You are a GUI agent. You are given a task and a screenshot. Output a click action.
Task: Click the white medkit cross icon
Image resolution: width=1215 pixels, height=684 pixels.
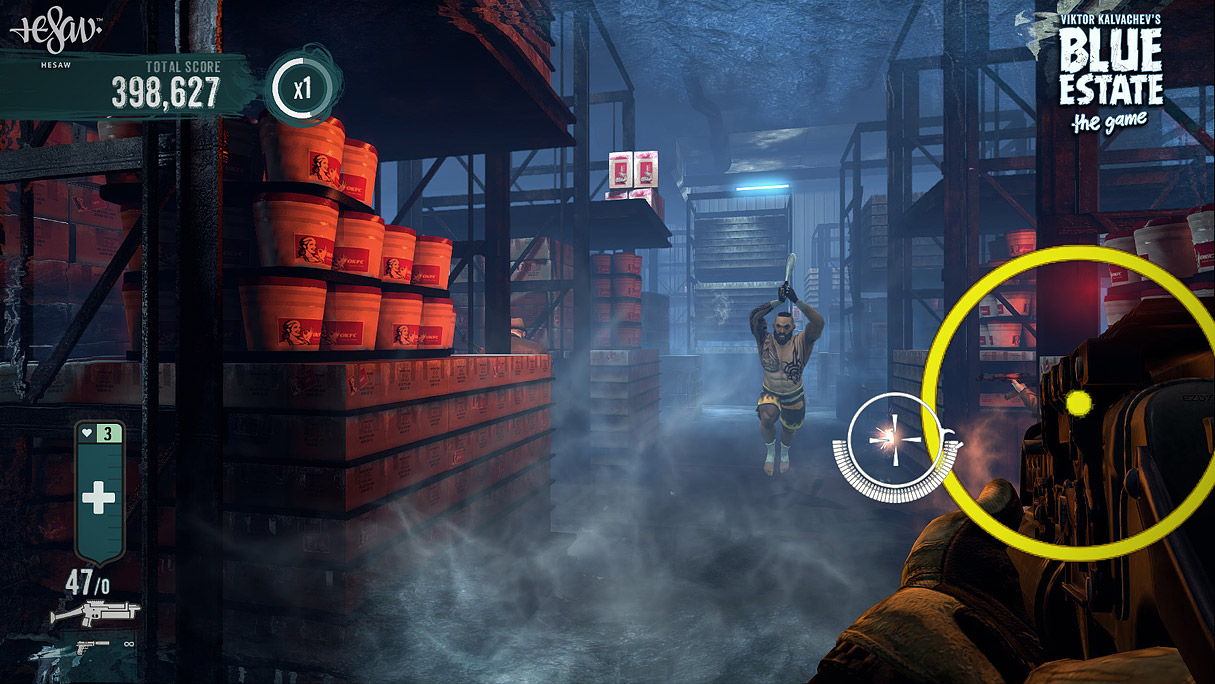(98, 497)
